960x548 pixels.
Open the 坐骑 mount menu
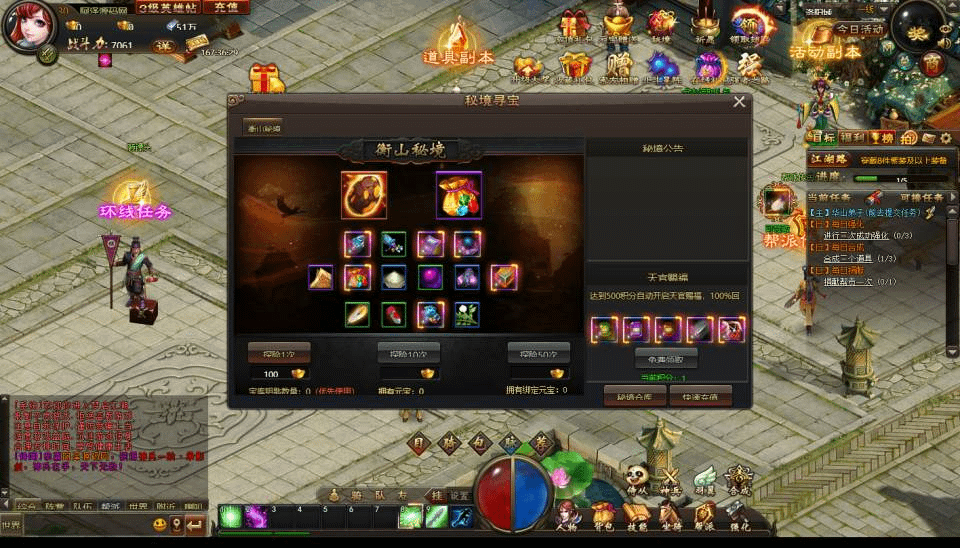[671, 512]
